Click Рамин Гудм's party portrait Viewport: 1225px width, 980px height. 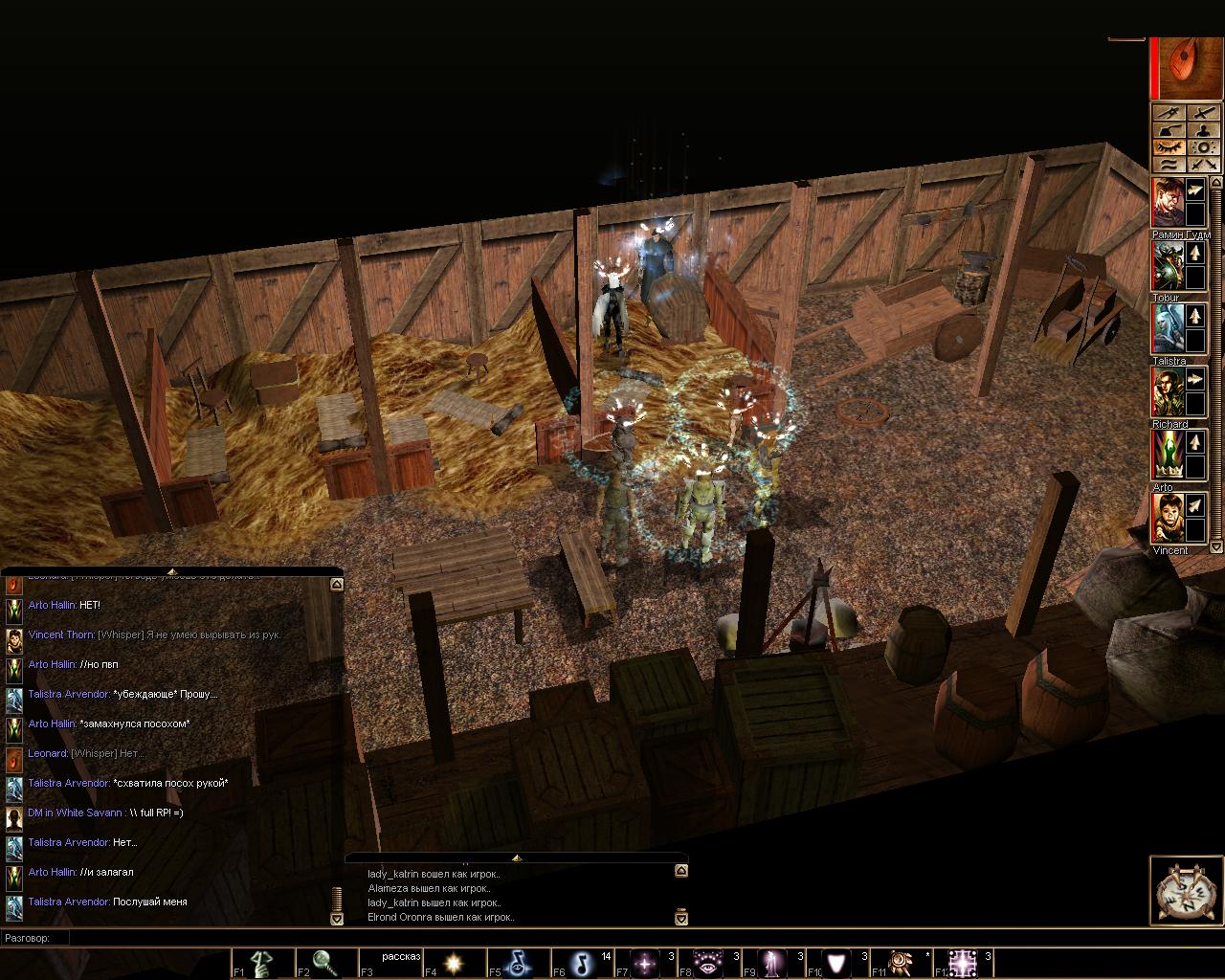click(x=1168, y=202)
